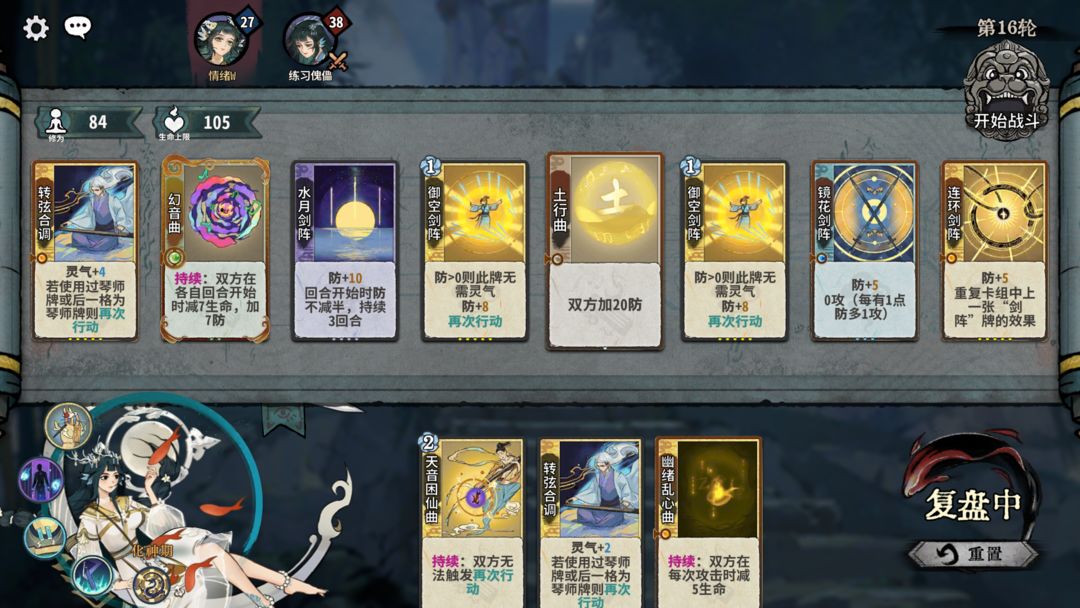Choose the 幻音曲 card

pos(215,251)
